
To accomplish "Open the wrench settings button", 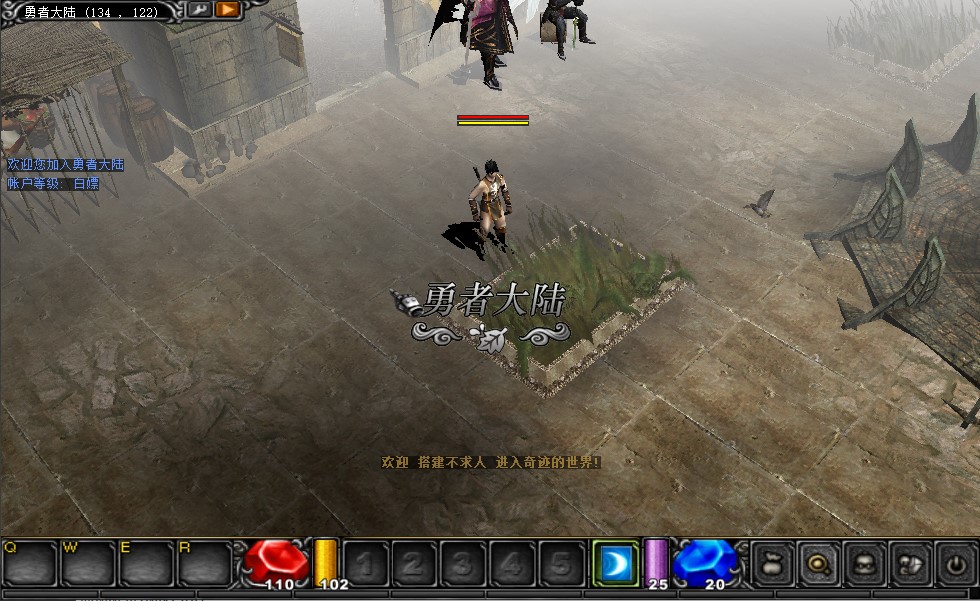I will pos(199,10).
